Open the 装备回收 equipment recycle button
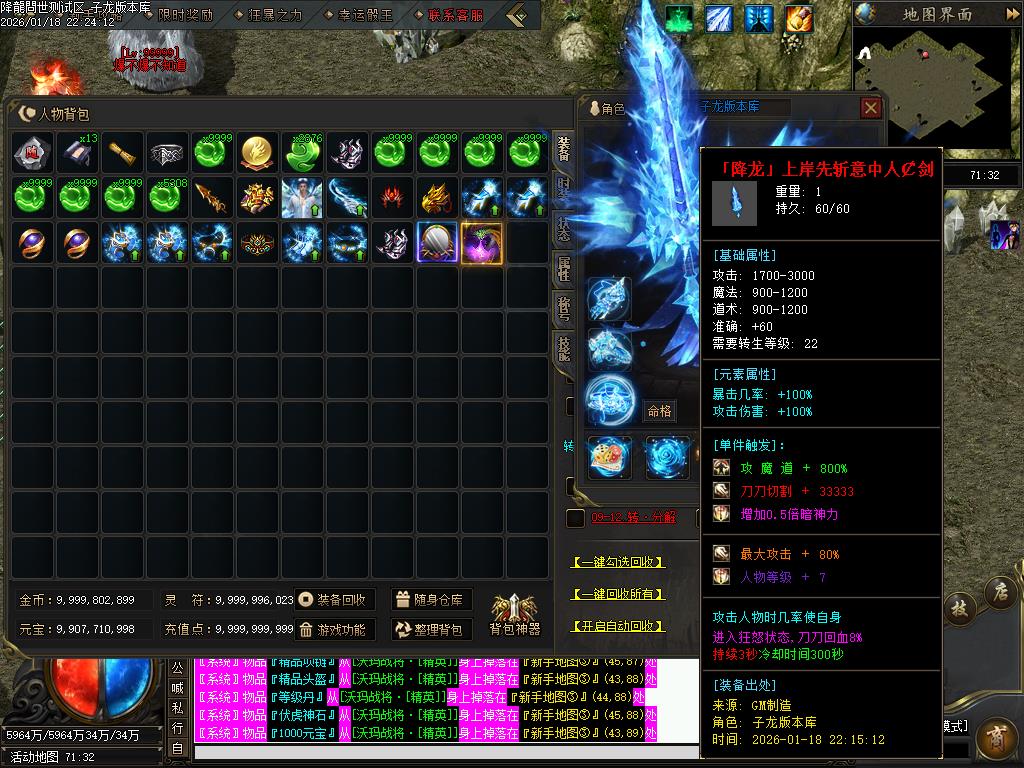 tap(335, 600)
